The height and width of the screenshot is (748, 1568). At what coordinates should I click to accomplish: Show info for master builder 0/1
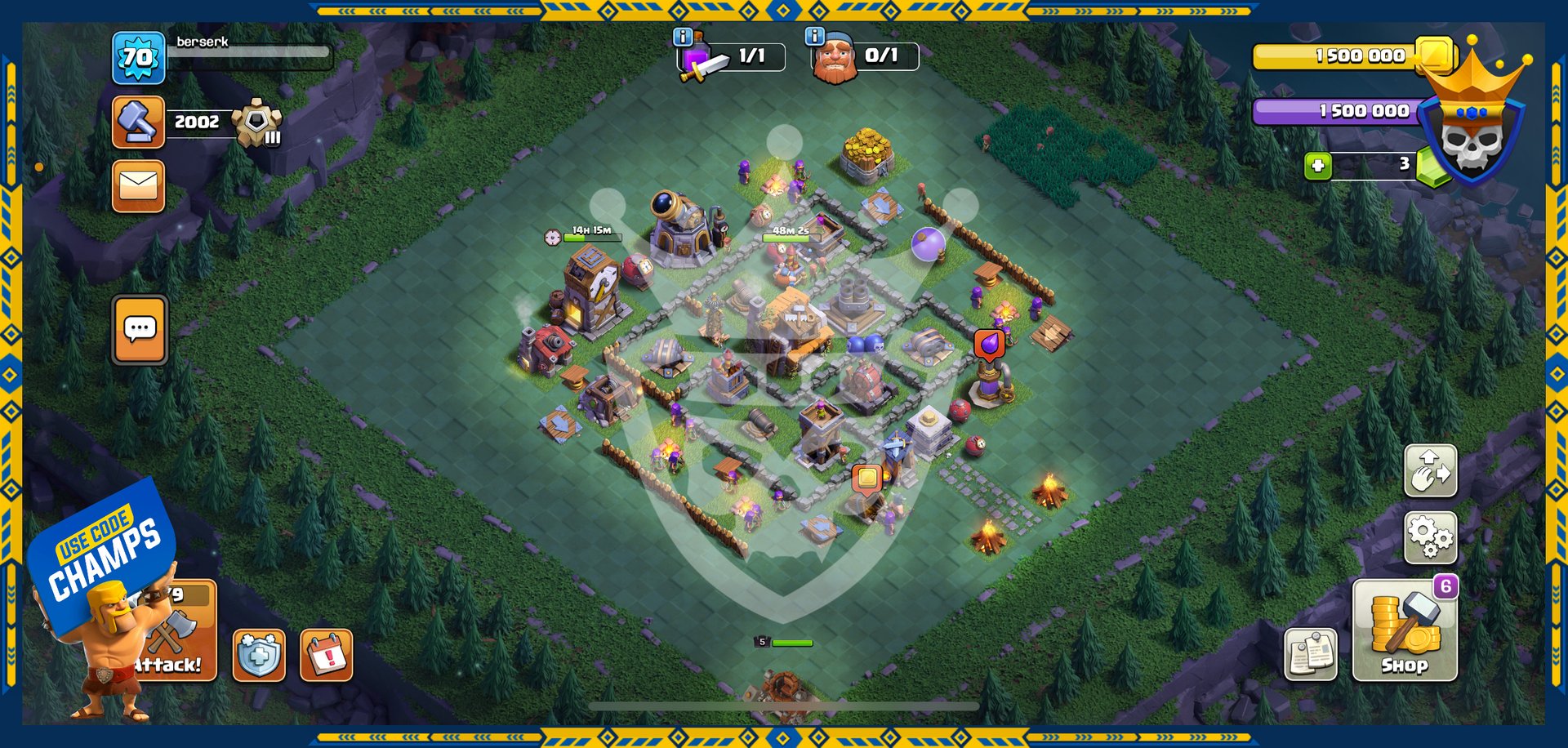(814, 36)
